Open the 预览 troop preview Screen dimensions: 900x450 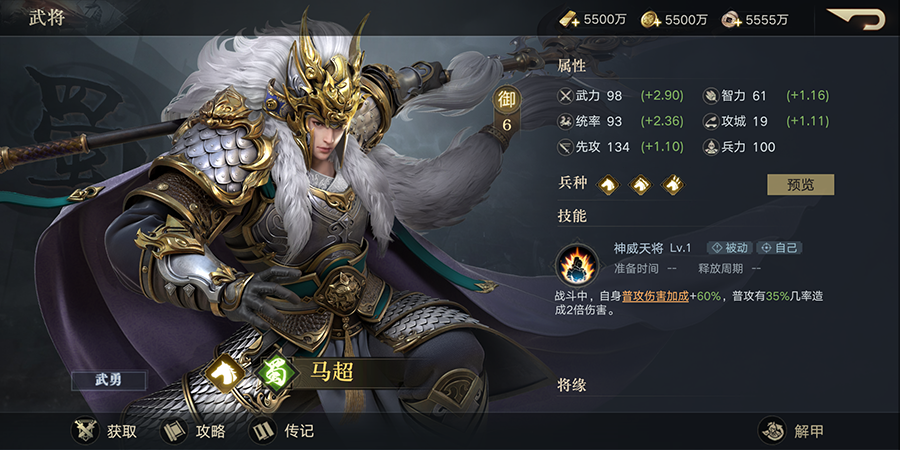pos(800,185)
